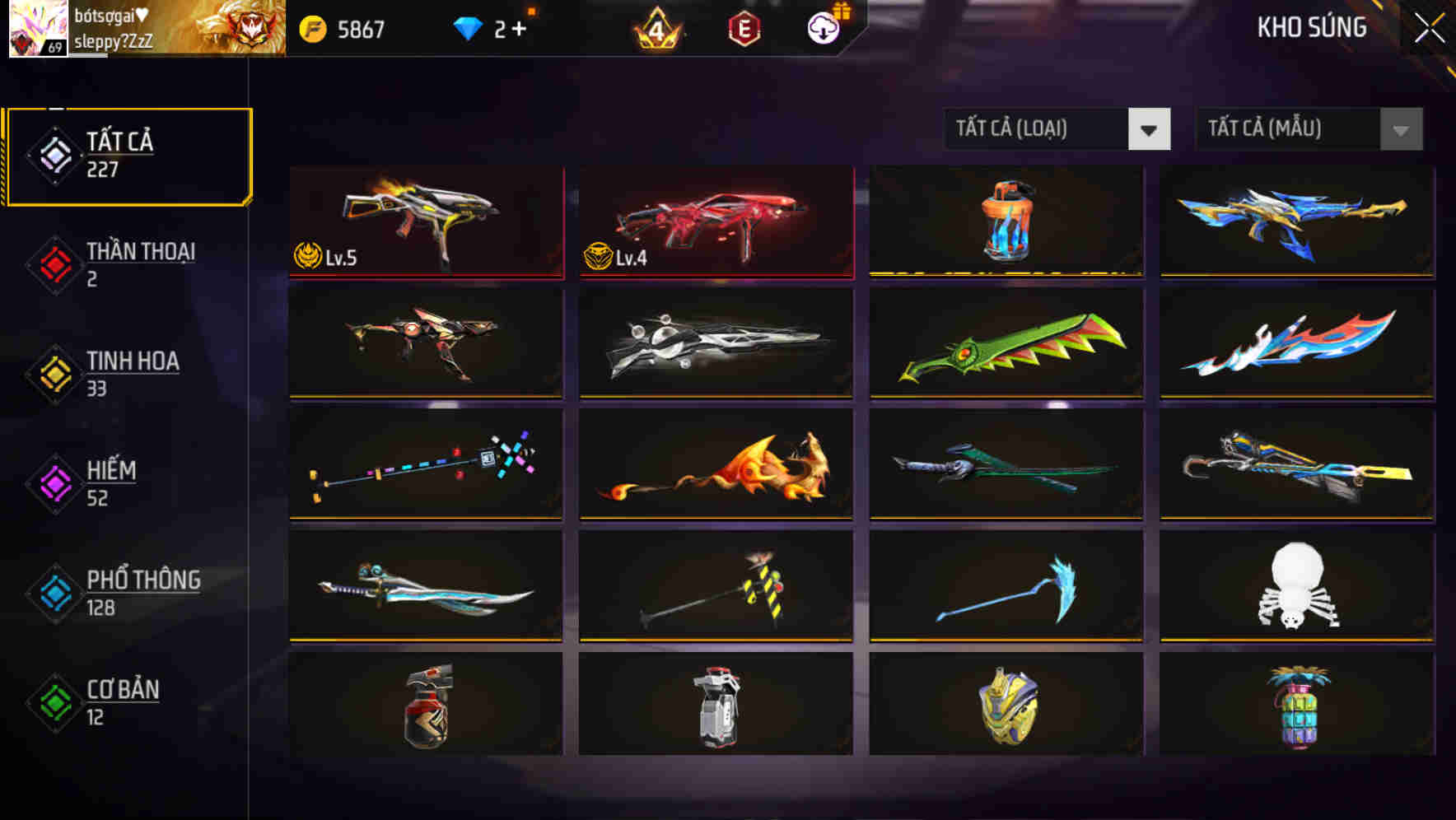Image resolution: width=1456 pixels, height=820 pixels.
Task: Click the gold coin balance icon
Action: (x=315, y=27)
